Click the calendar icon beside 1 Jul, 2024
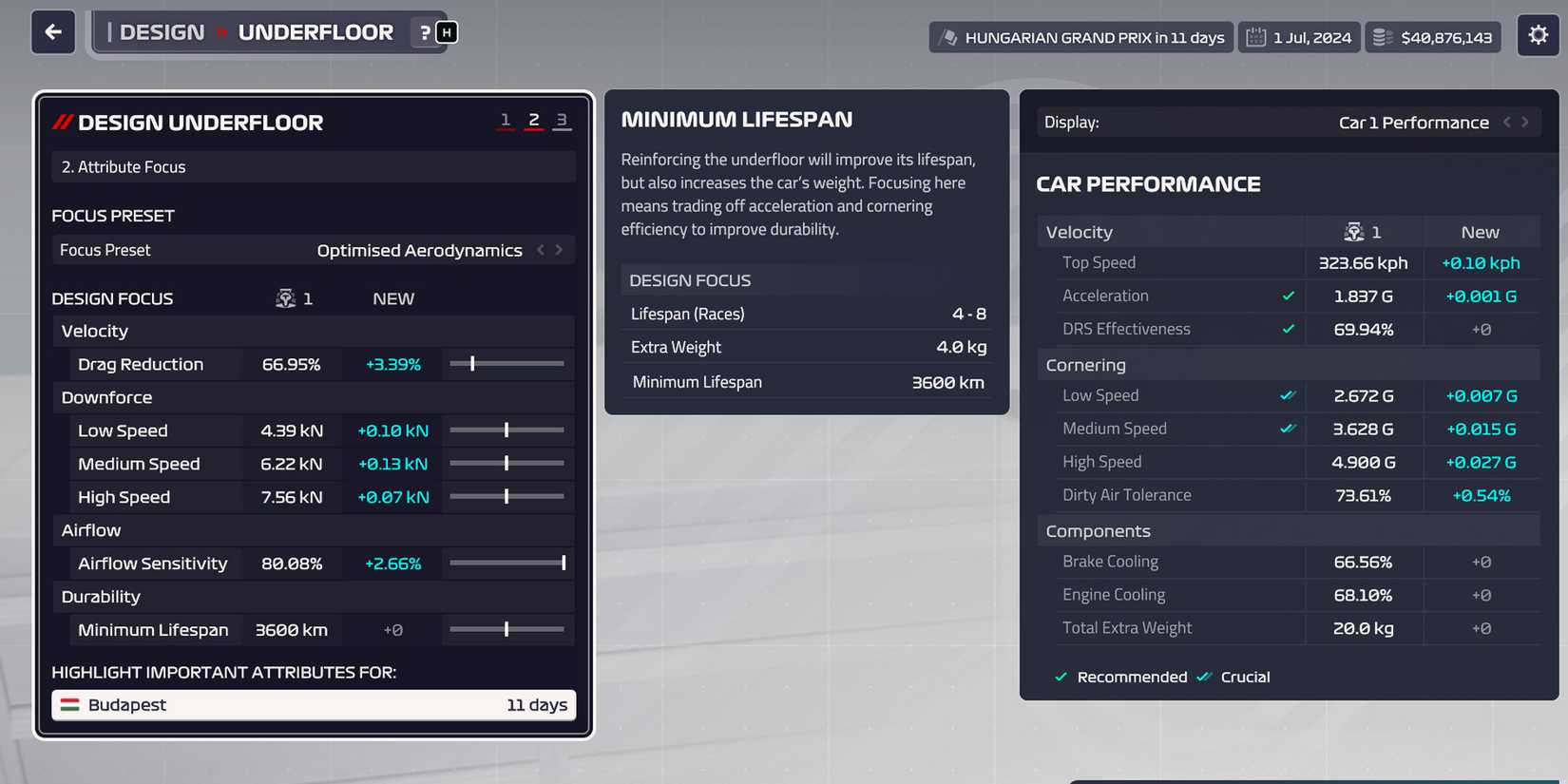Screen dimensions: 1568x784 click(x=1256, y=36)
